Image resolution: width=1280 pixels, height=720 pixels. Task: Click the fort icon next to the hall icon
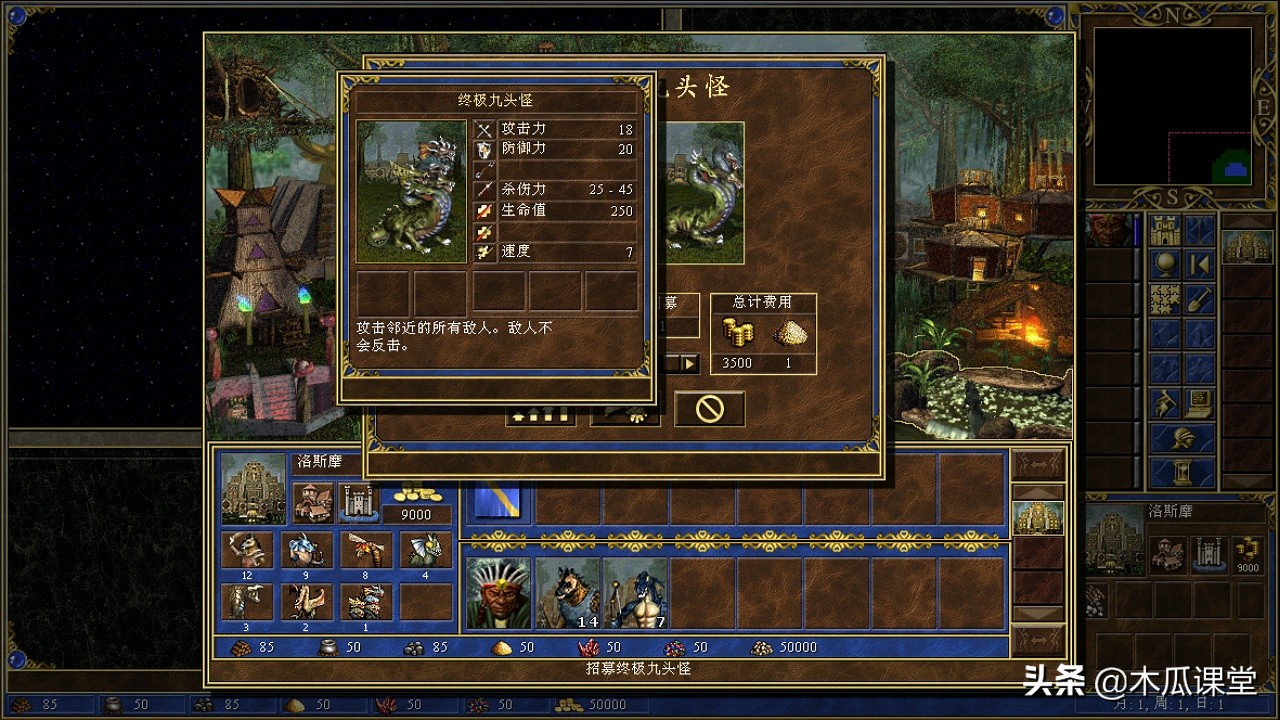click(x=356, y=501)
